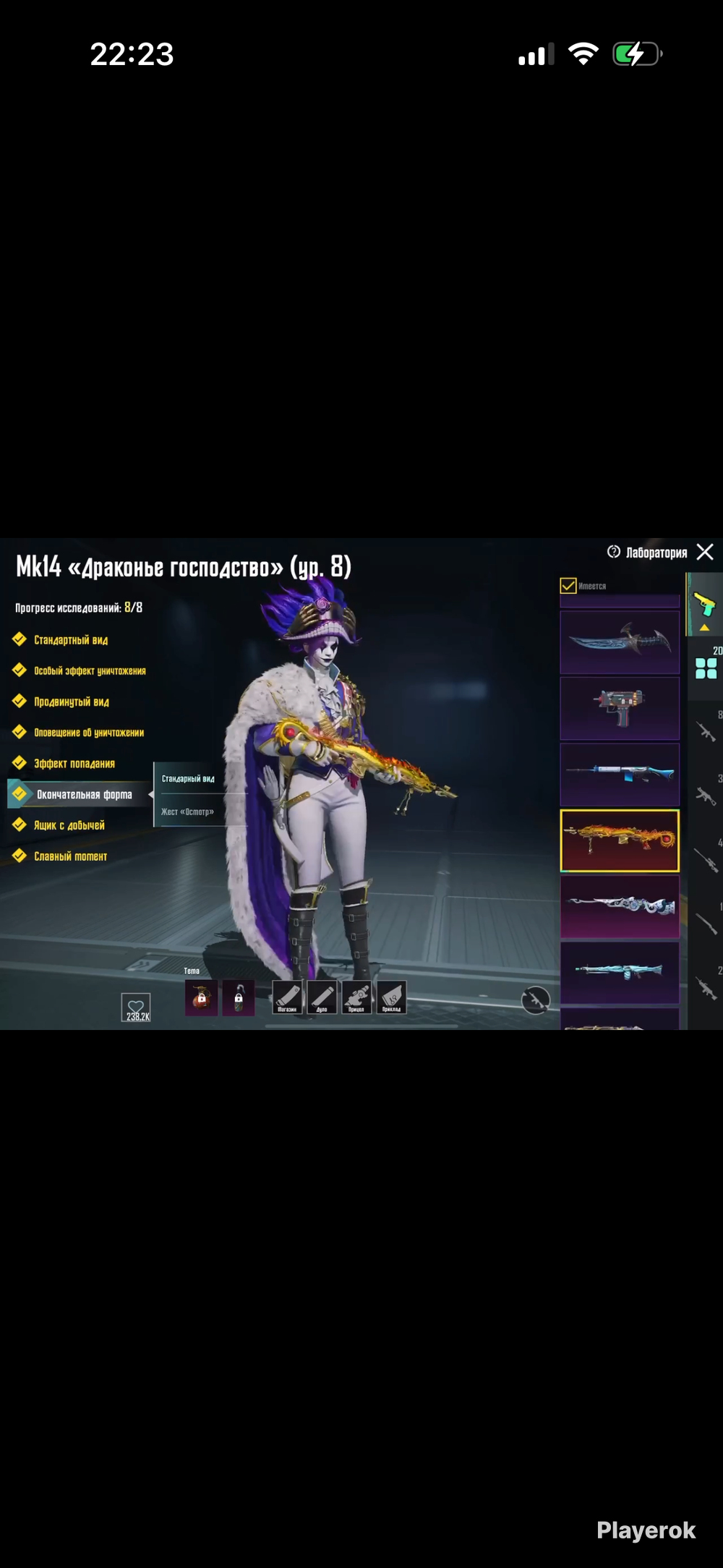
Task: Choose the Продвинутый вид level
Action: pyautogui.click(x=71, y=702)
